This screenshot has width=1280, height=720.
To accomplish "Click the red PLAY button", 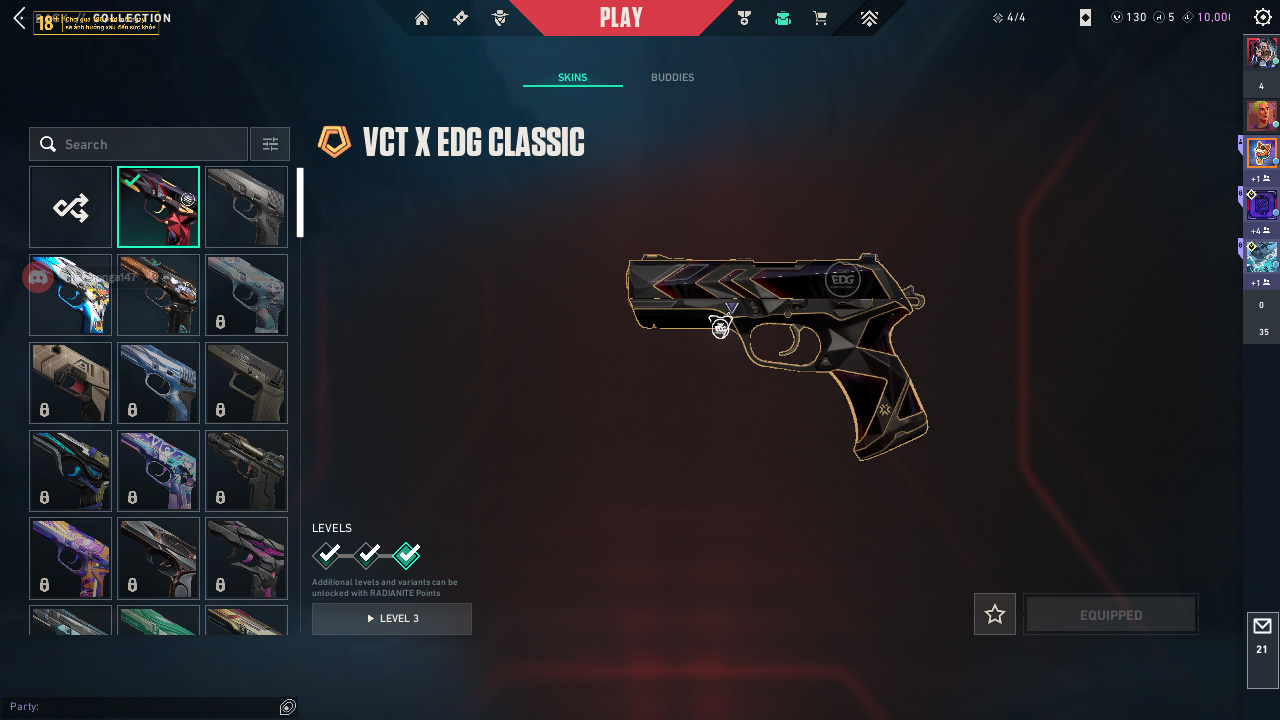I will [x=621, y=18].
